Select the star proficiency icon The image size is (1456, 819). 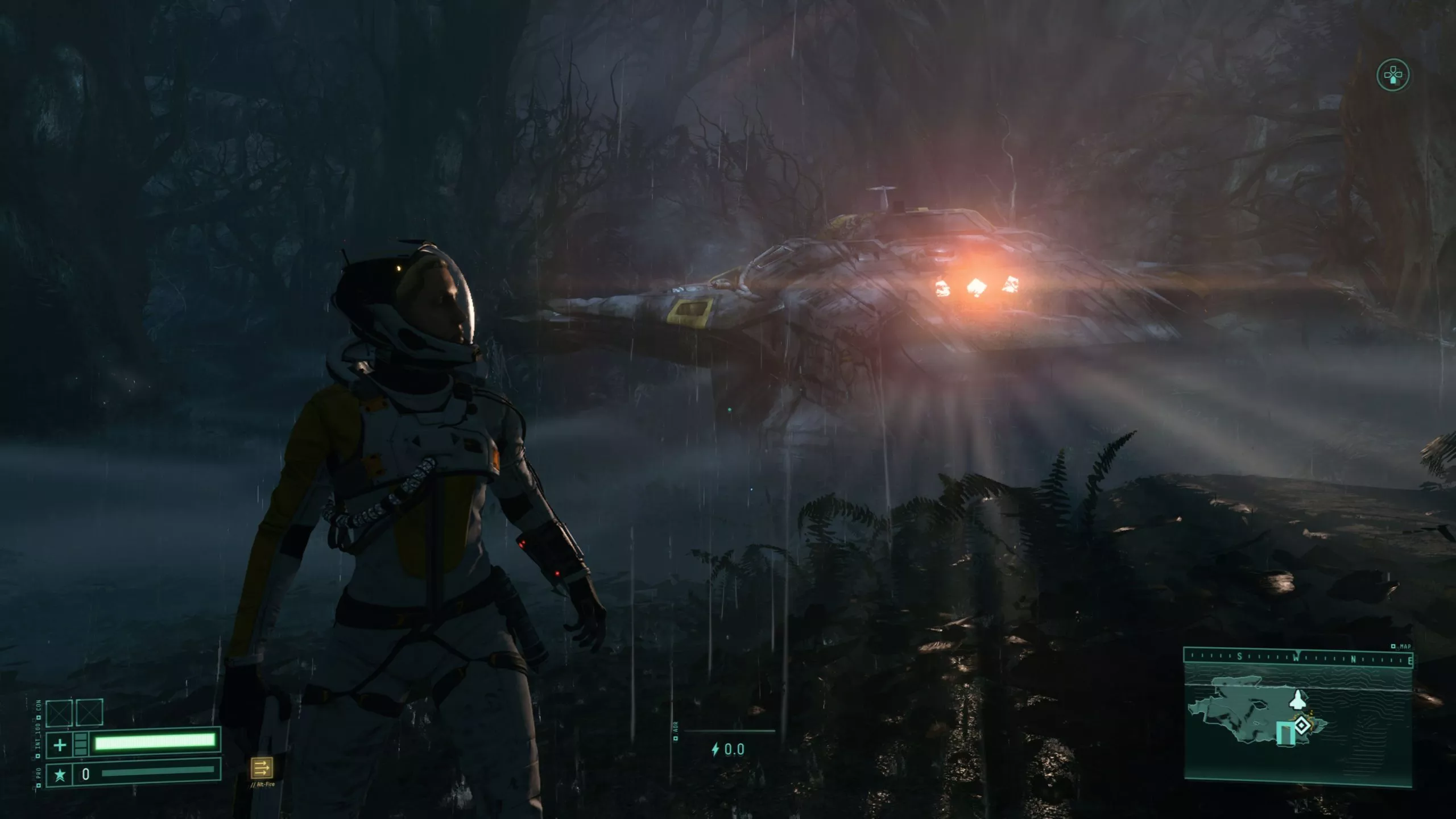60,775
